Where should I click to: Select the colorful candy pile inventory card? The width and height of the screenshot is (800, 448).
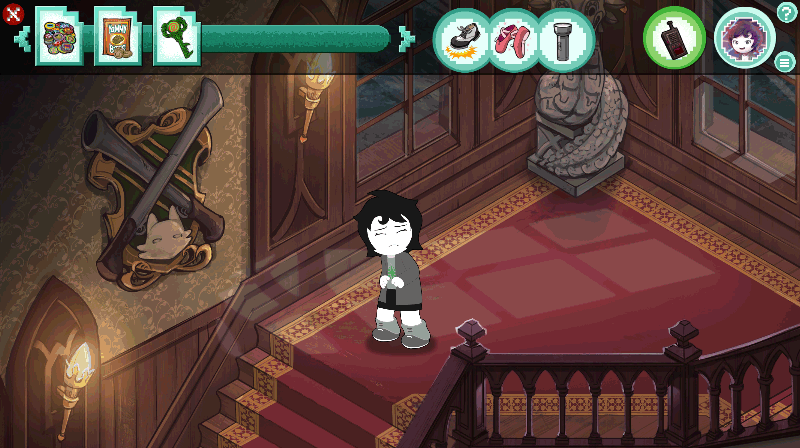pyautogui.click(x=59, y=37)
